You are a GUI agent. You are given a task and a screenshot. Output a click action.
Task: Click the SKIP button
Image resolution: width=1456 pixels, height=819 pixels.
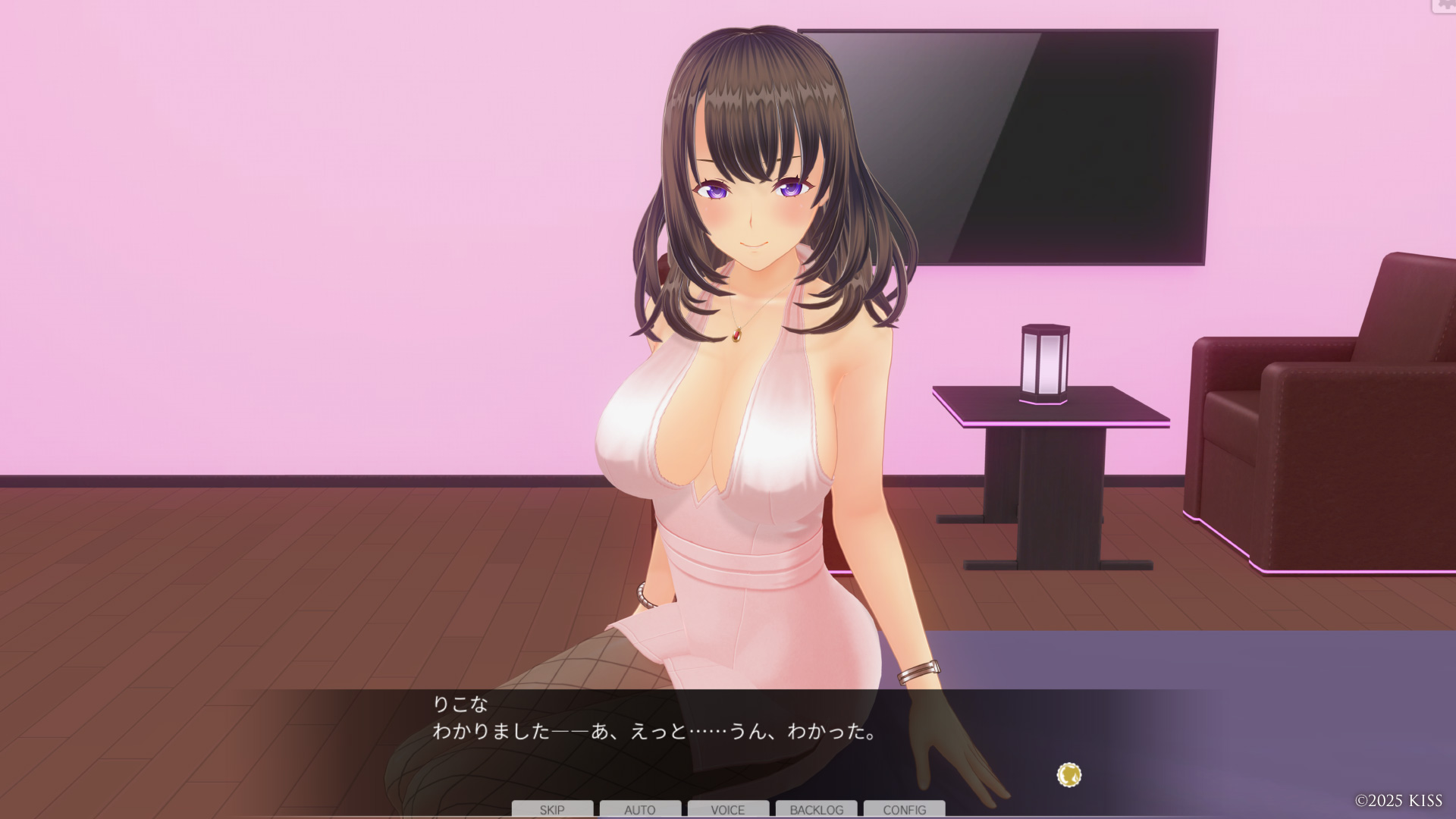552,809
